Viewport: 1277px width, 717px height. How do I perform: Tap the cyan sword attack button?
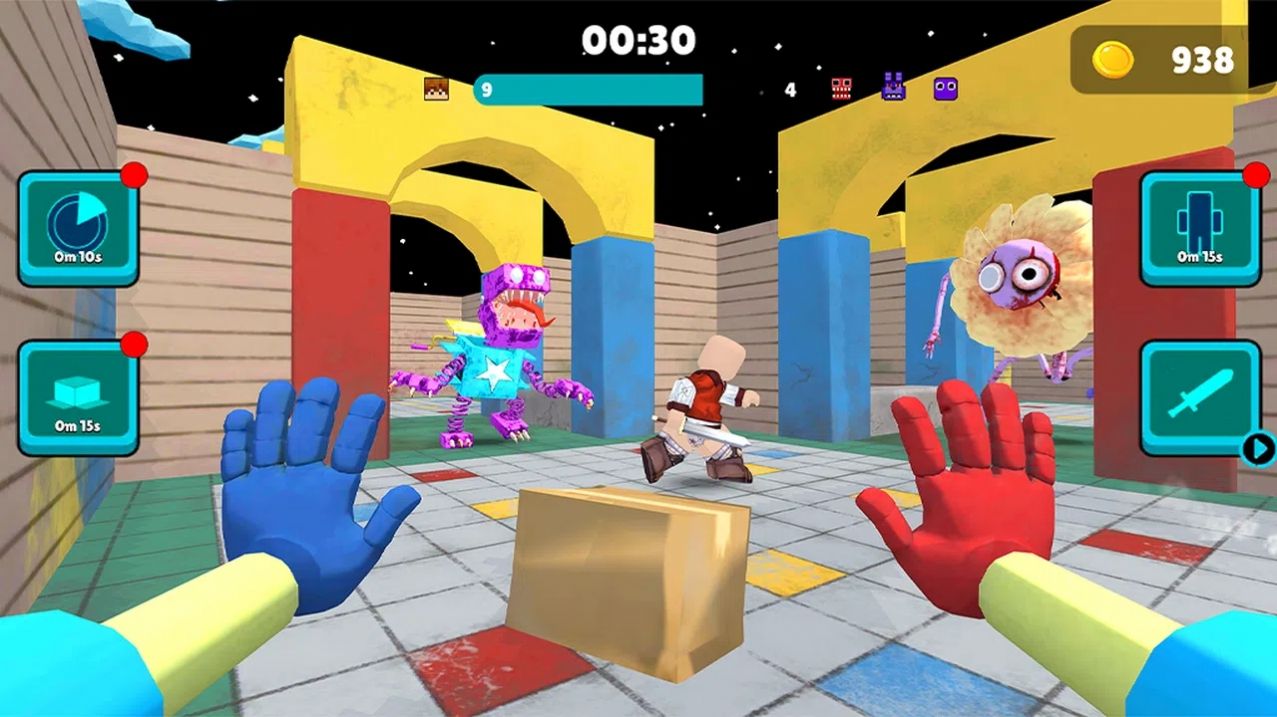pos(1199,397)
